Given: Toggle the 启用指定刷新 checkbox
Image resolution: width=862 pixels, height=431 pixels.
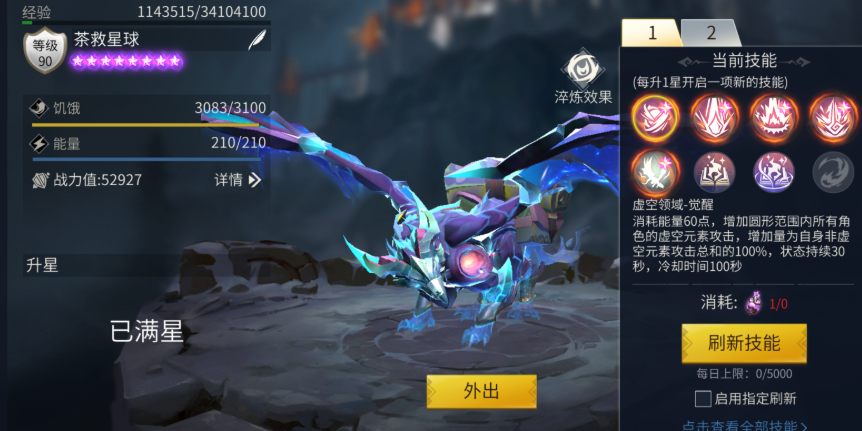Looking at the screenshot, I should point(703,399).
